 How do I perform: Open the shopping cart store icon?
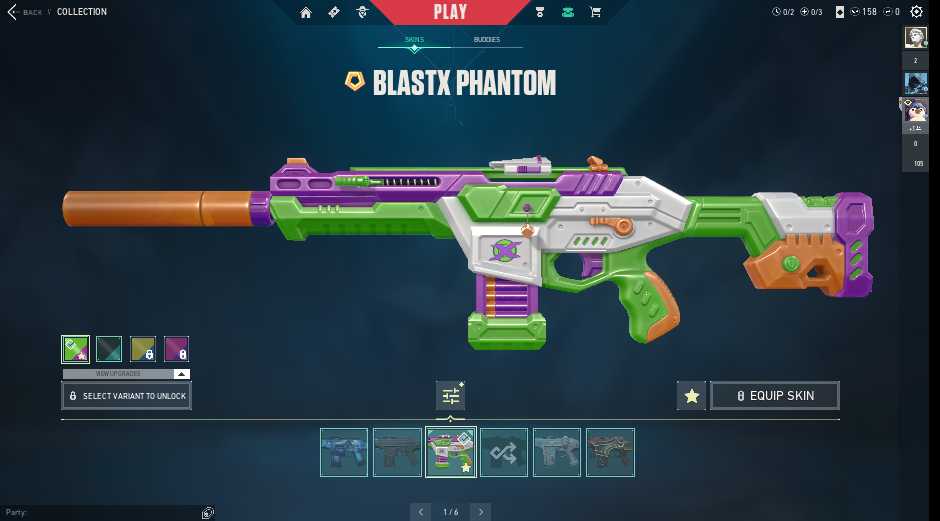(x=596, y=12)
